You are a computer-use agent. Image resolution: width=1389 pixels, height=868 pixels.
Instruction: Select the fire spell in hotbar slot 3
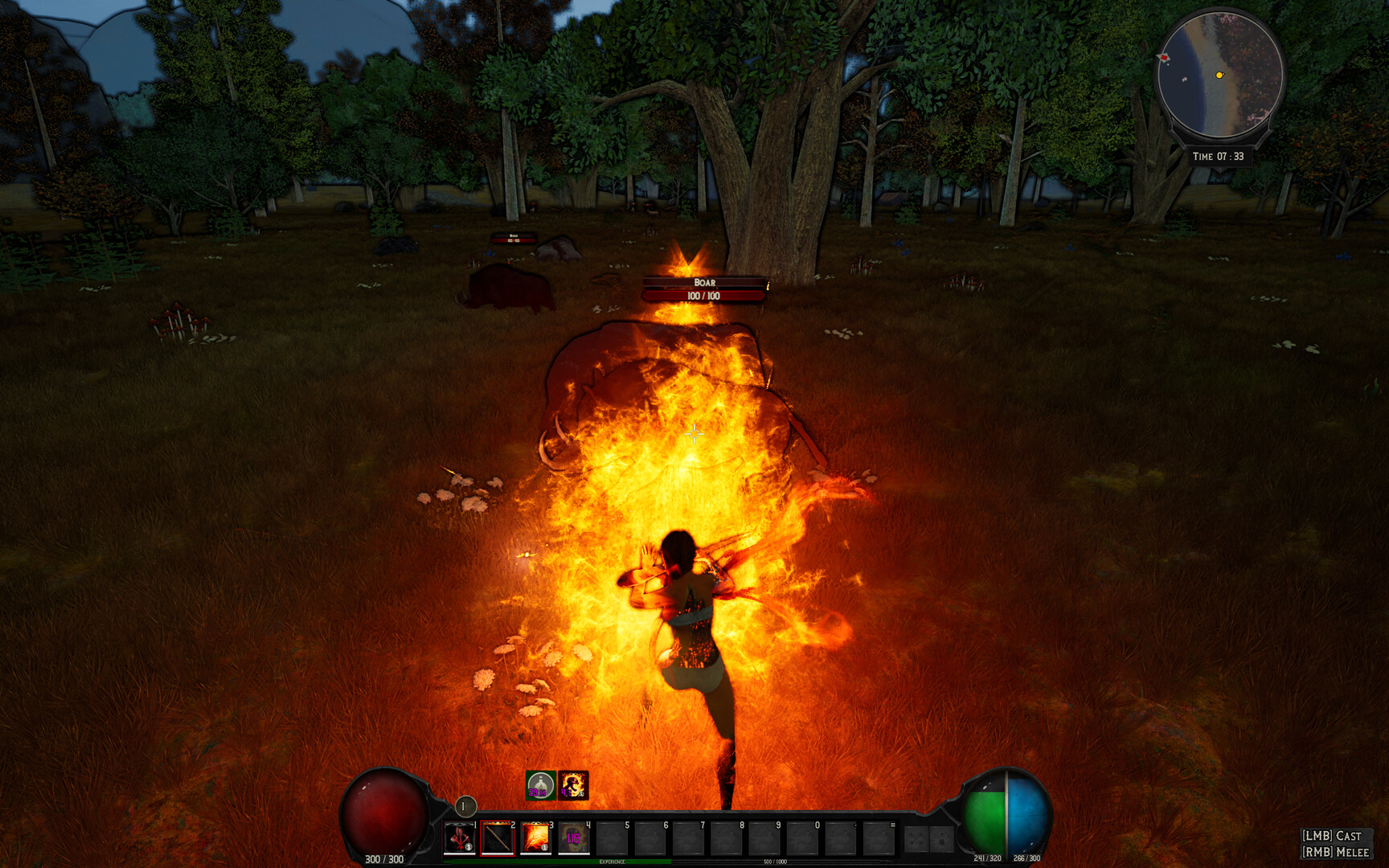536,838
